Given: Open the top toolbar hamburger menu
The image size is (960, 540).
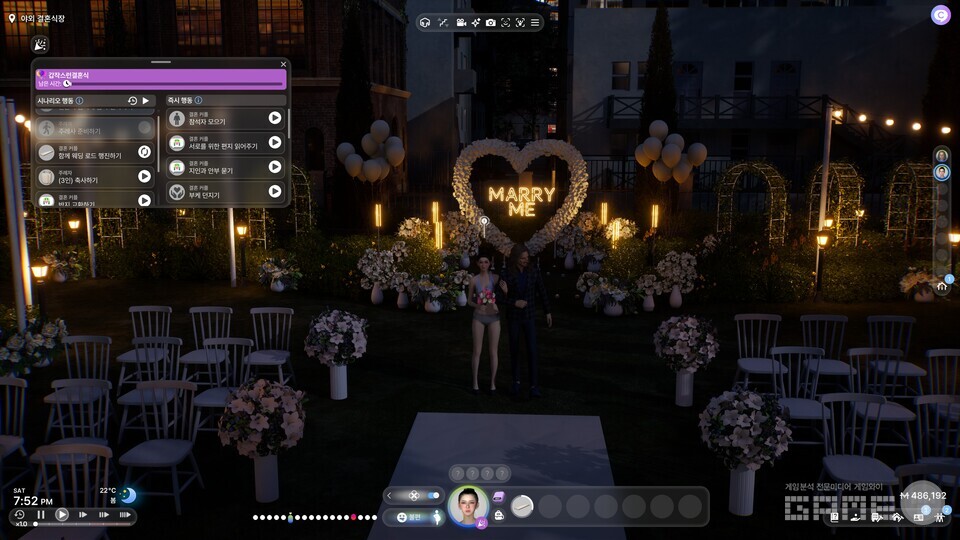Looking at the screenshot, I should (534, 22).
